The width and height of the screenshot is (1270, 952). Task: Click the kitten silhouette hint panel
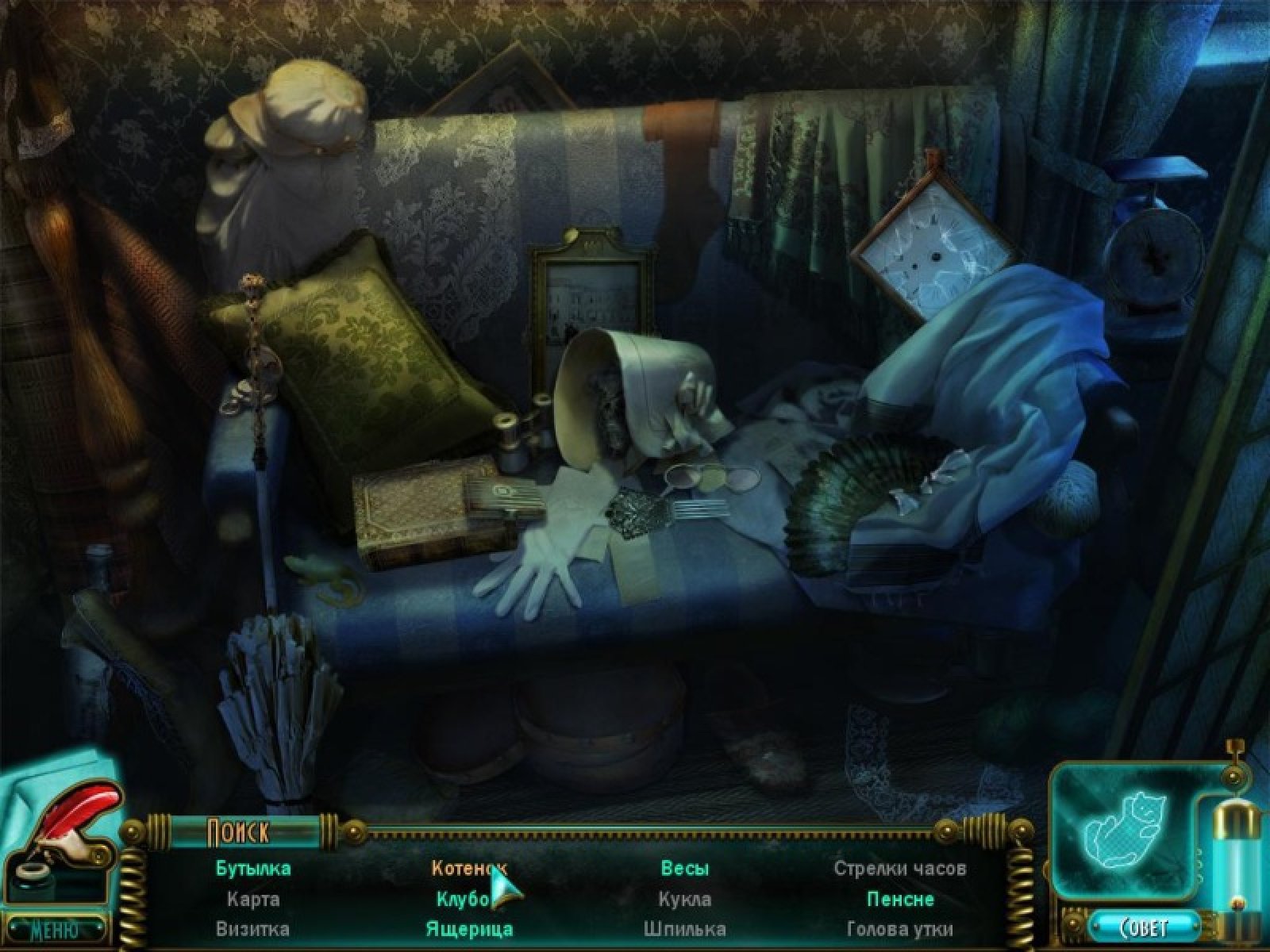tap(1120, 831)
